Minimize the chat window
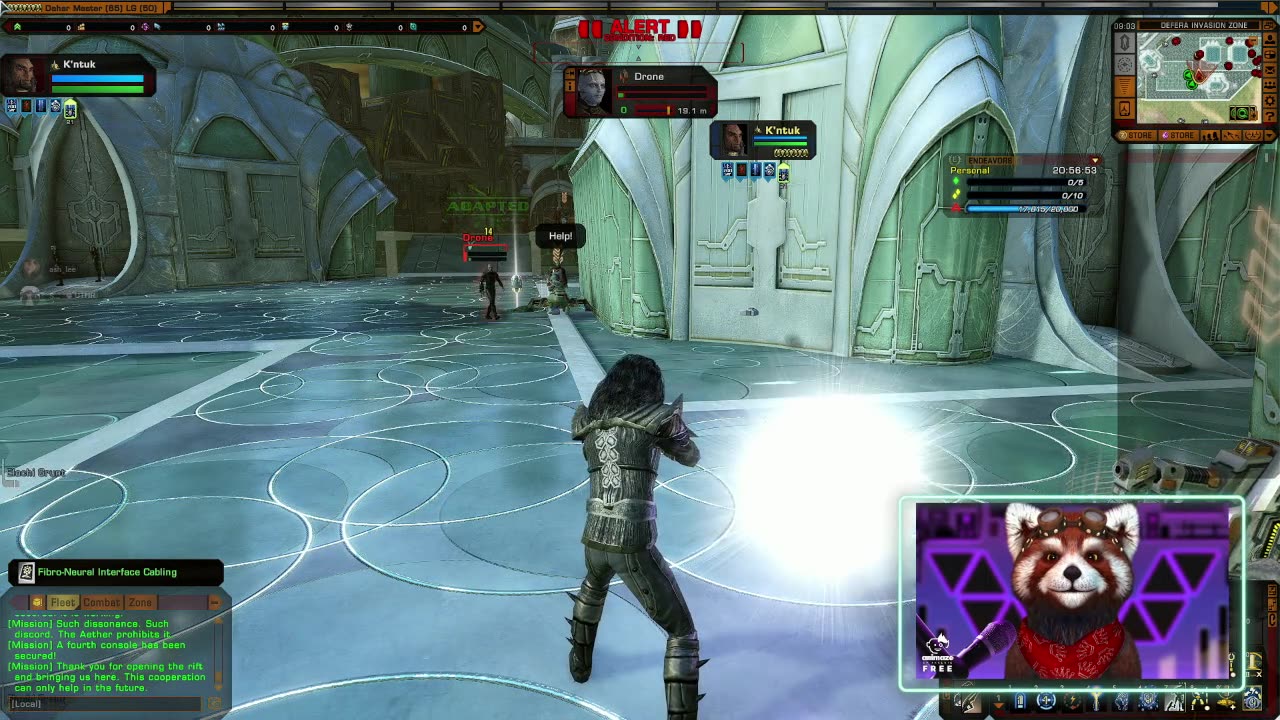Image resolution: width=1280 pixels, height=720 pixels. [x=214, y=602]
